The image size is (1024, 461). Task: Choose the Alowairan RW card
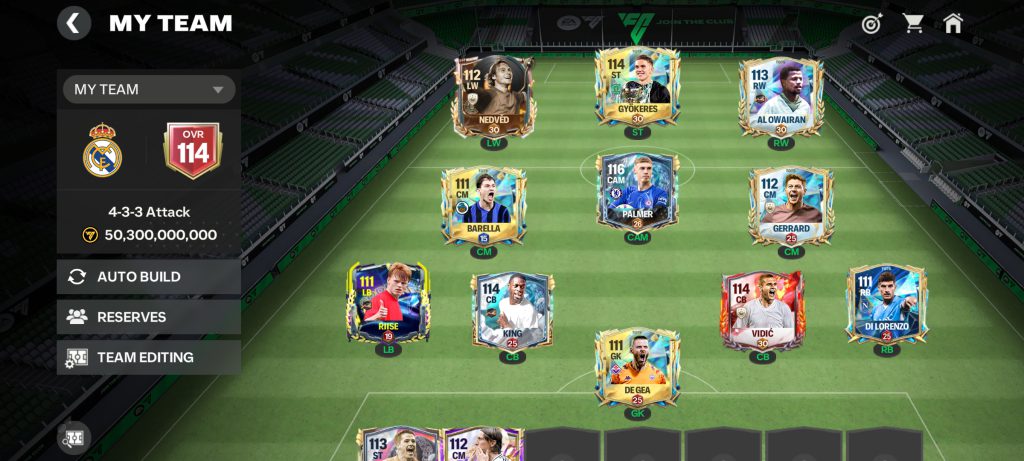click(781, 97)
